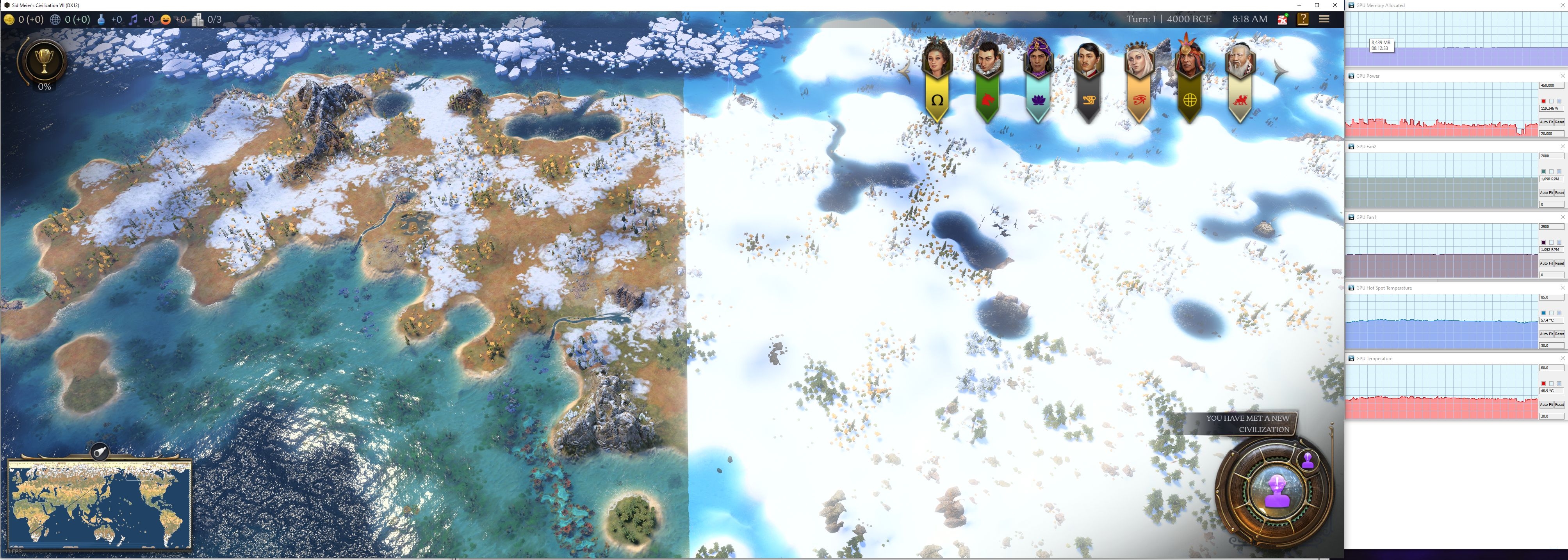This screenshot has height=560, width=1568.
Task: Select the leader with the green wolf banner
Action: point(987,79)
